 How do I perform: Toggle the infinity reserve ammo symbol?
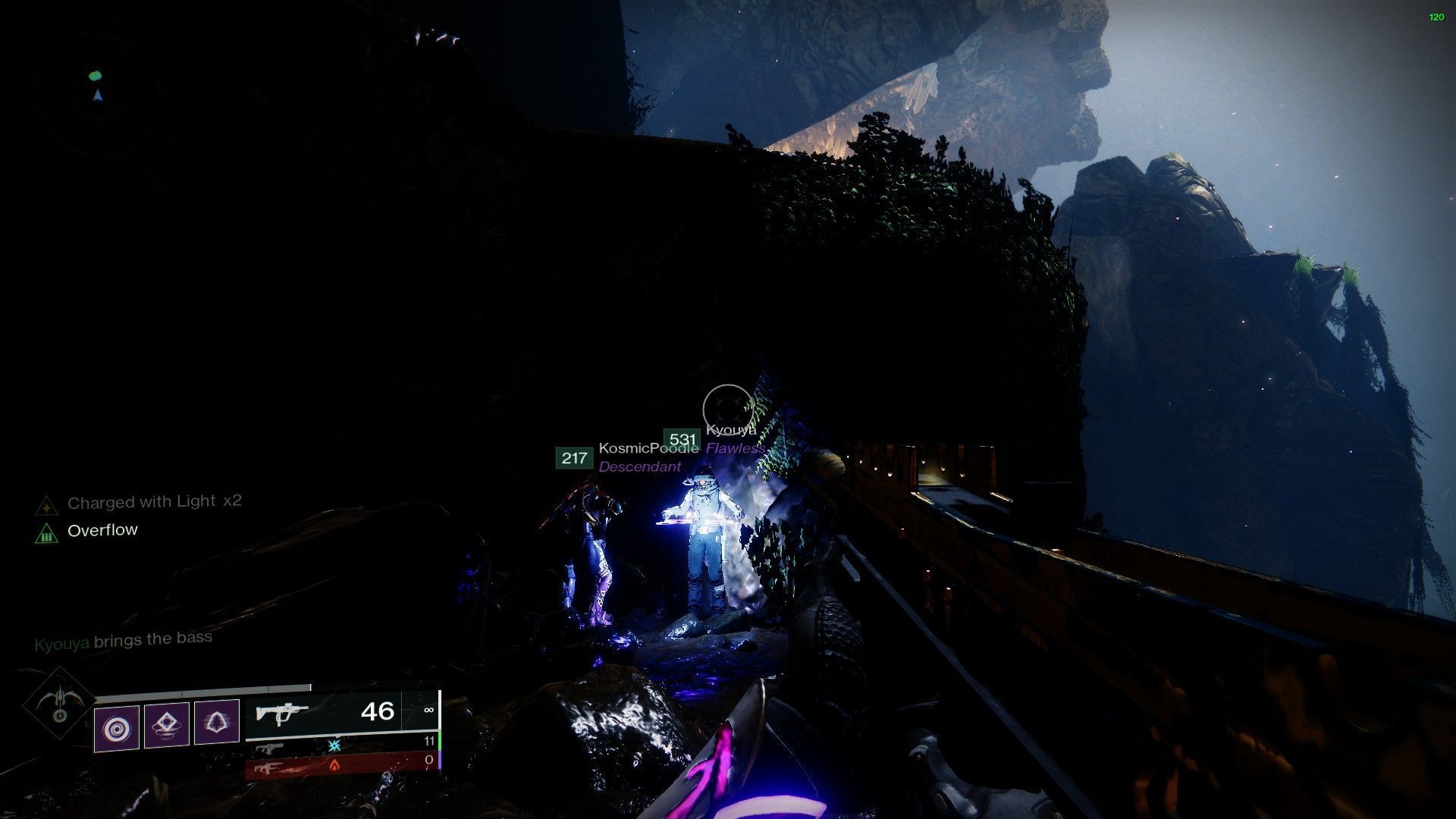pyautogui.click(x=430, y=709)
